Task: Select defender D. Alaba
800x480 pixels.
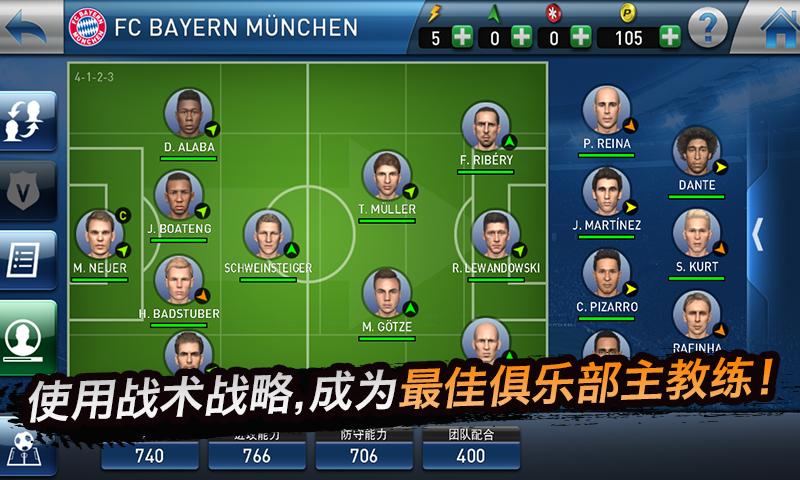Action: tap(188, 115)
